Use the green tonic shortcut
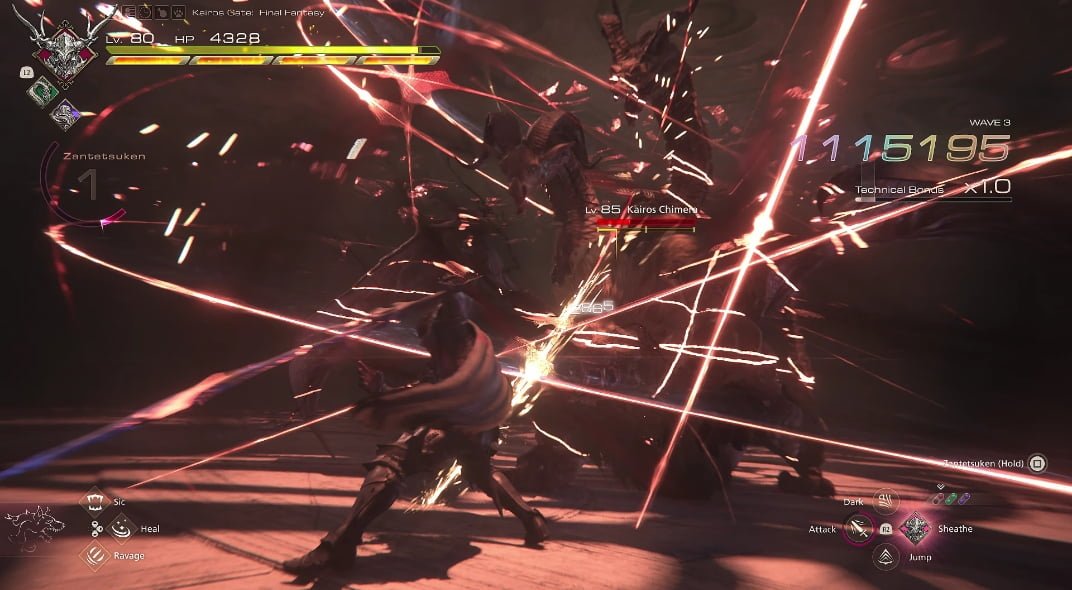The image size is (1072, 590). pyautogui.click(x=953, y=500)
